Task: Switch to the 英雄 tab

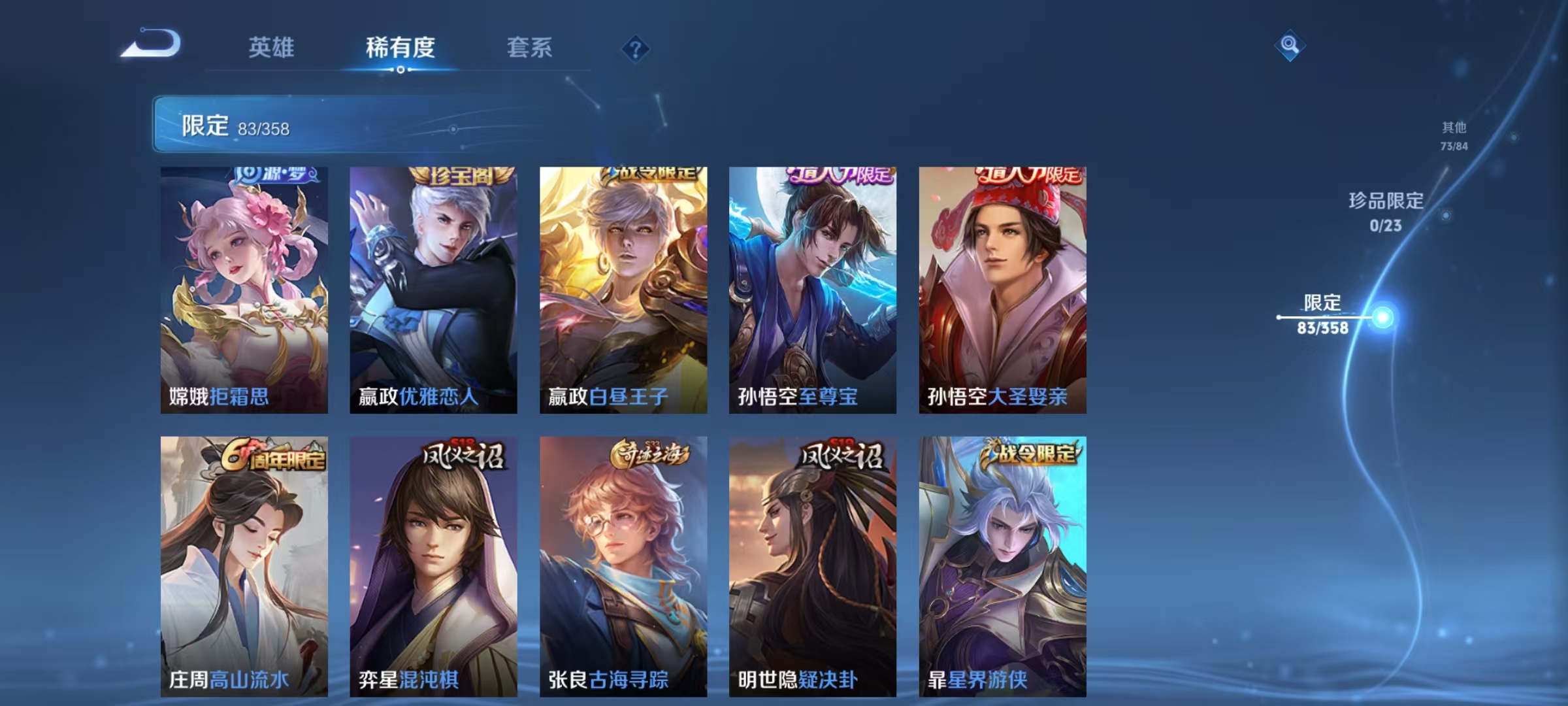Action: (x=273, y=48)
